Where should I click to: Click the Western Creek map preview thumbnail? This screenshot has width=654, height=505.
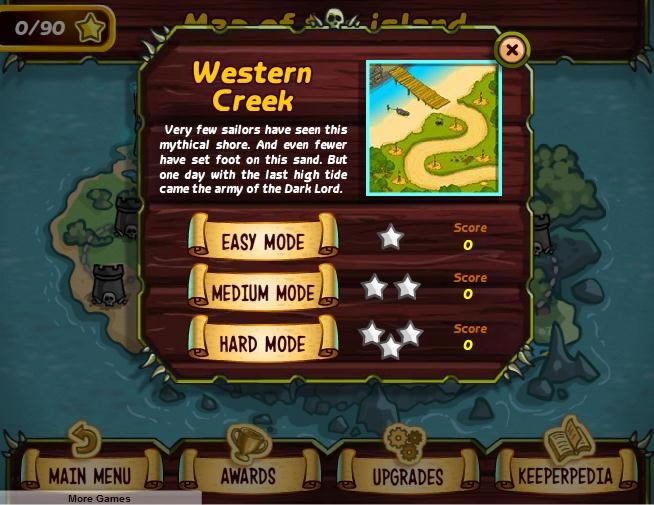(x=432, y=127)
